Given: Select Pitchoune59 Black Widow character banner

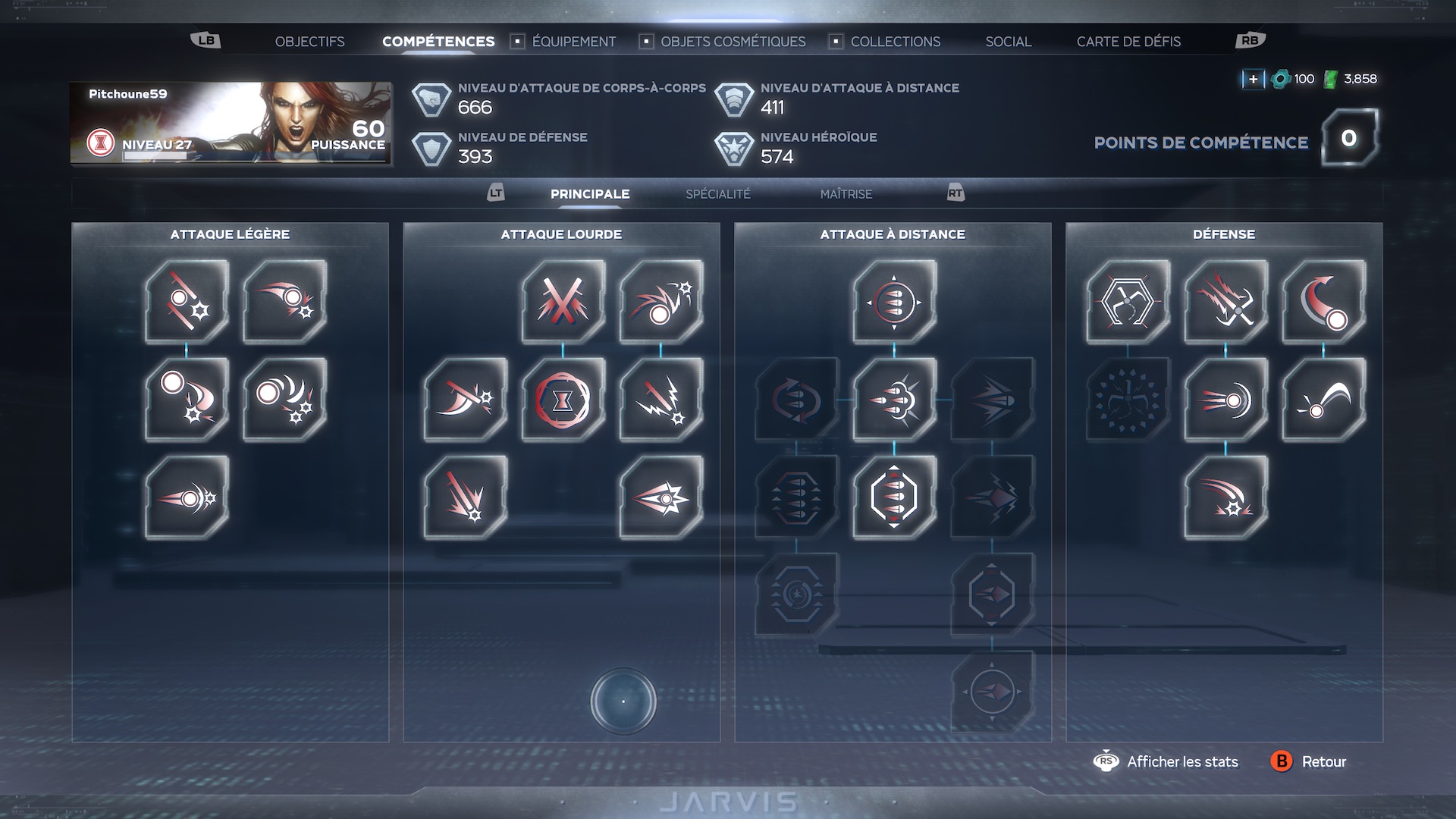Looking at the screenshot, I should [x=231, y=124].
